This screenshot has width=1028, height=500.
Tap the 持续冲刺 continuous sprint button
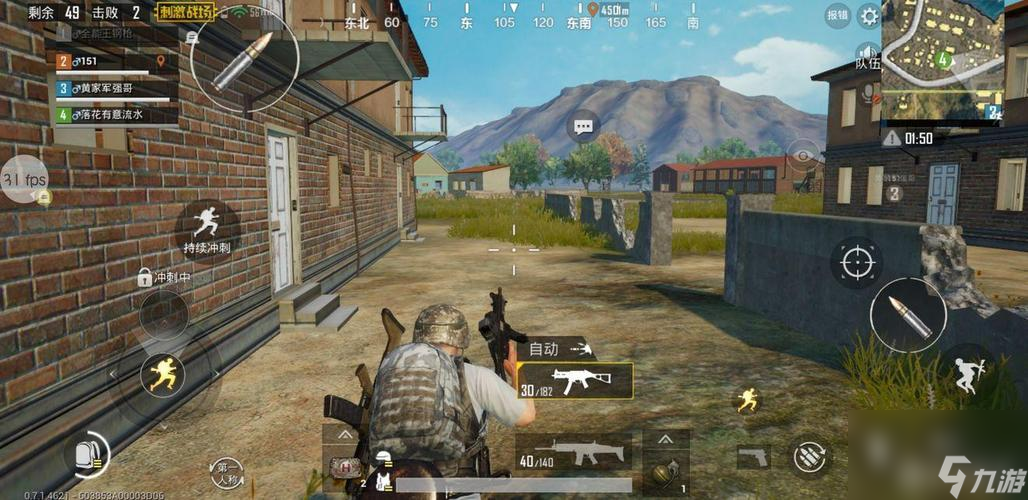click(207, 226)
